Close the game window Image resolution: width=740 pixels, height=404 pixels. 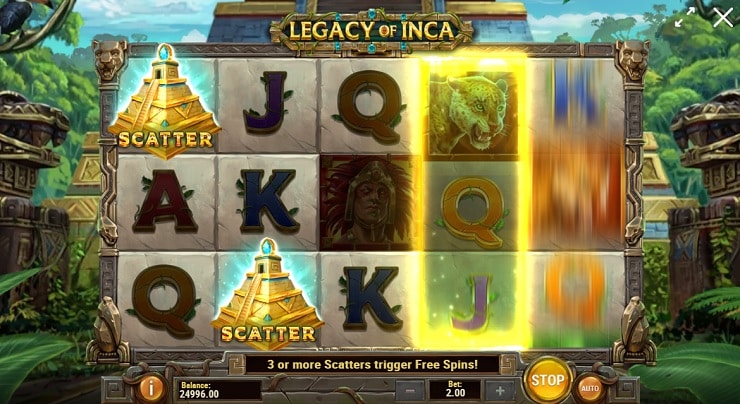(722, 17)
